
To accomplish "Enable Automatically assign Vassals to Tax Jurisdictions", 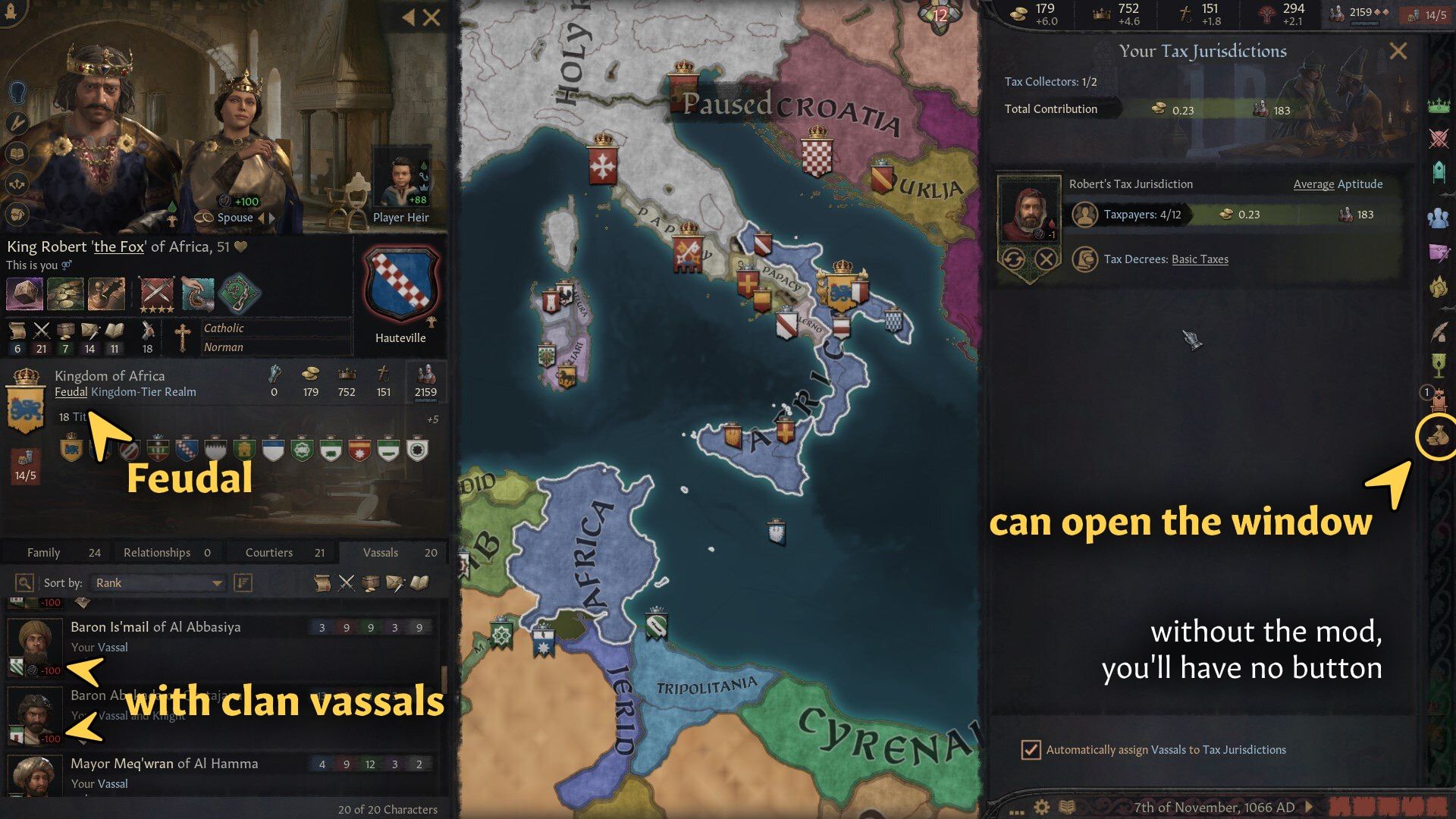I will pyautogui.click(x=1030, y=749).
